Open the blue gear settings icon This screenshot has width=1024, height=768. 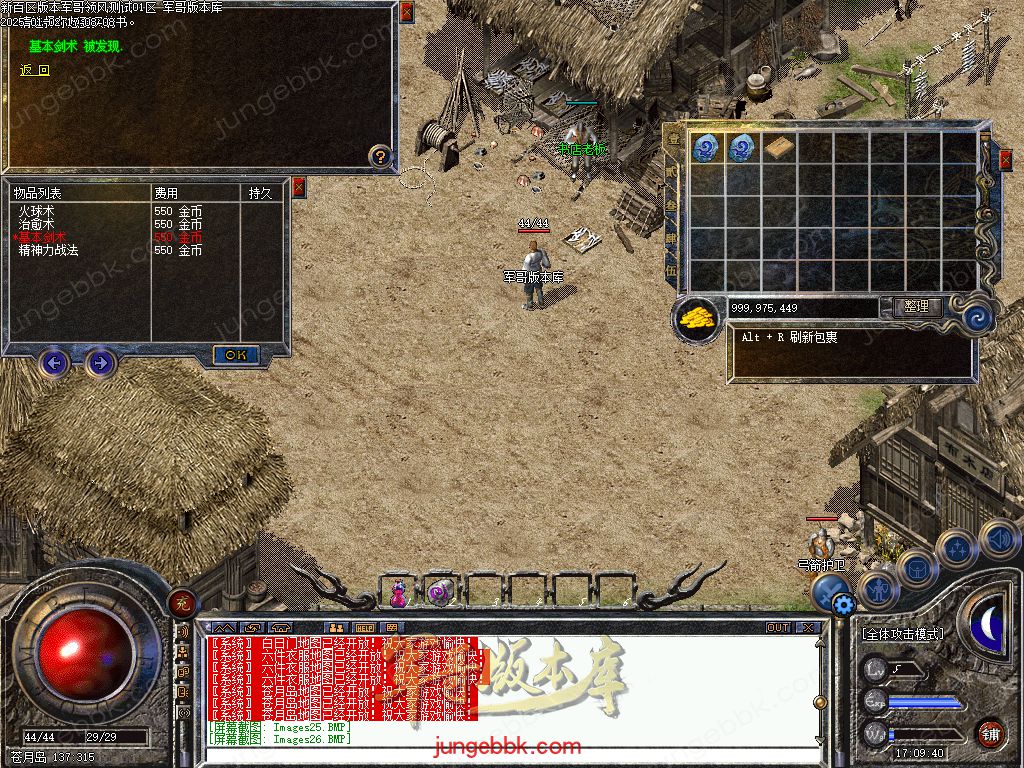coord(843,604)
